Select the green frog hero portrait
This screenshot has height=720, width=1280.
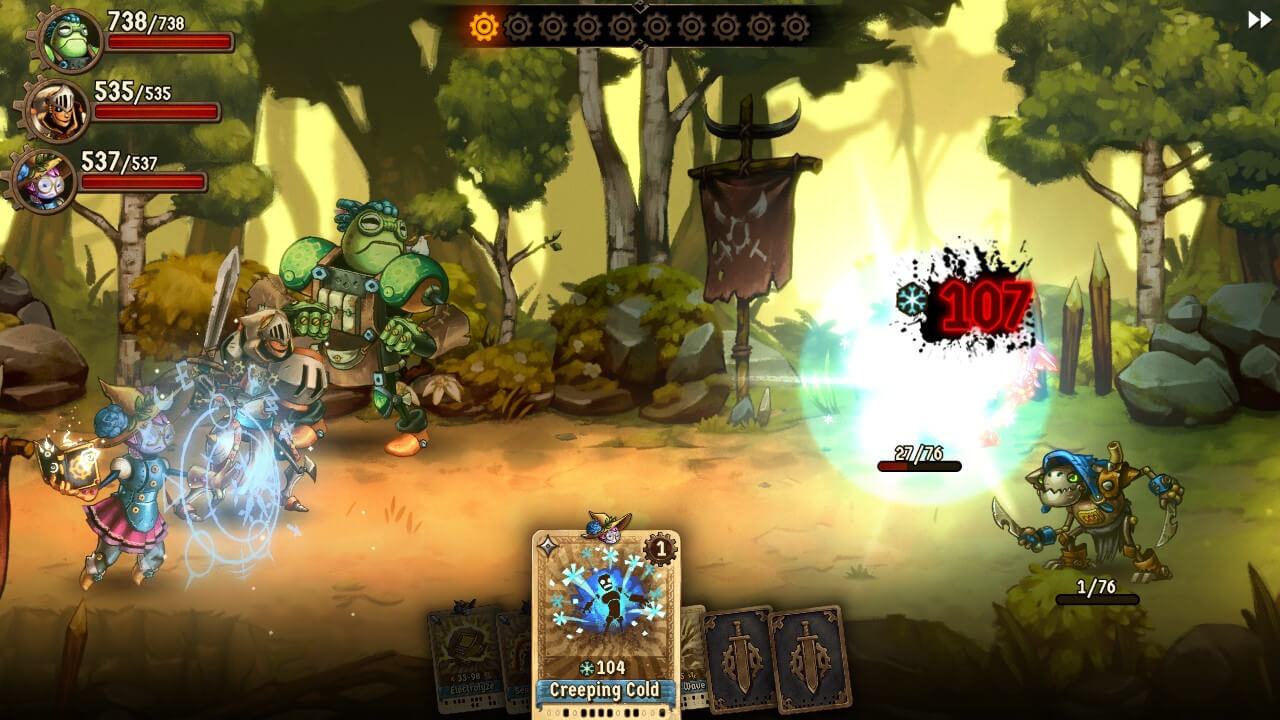tap(68, 40)
